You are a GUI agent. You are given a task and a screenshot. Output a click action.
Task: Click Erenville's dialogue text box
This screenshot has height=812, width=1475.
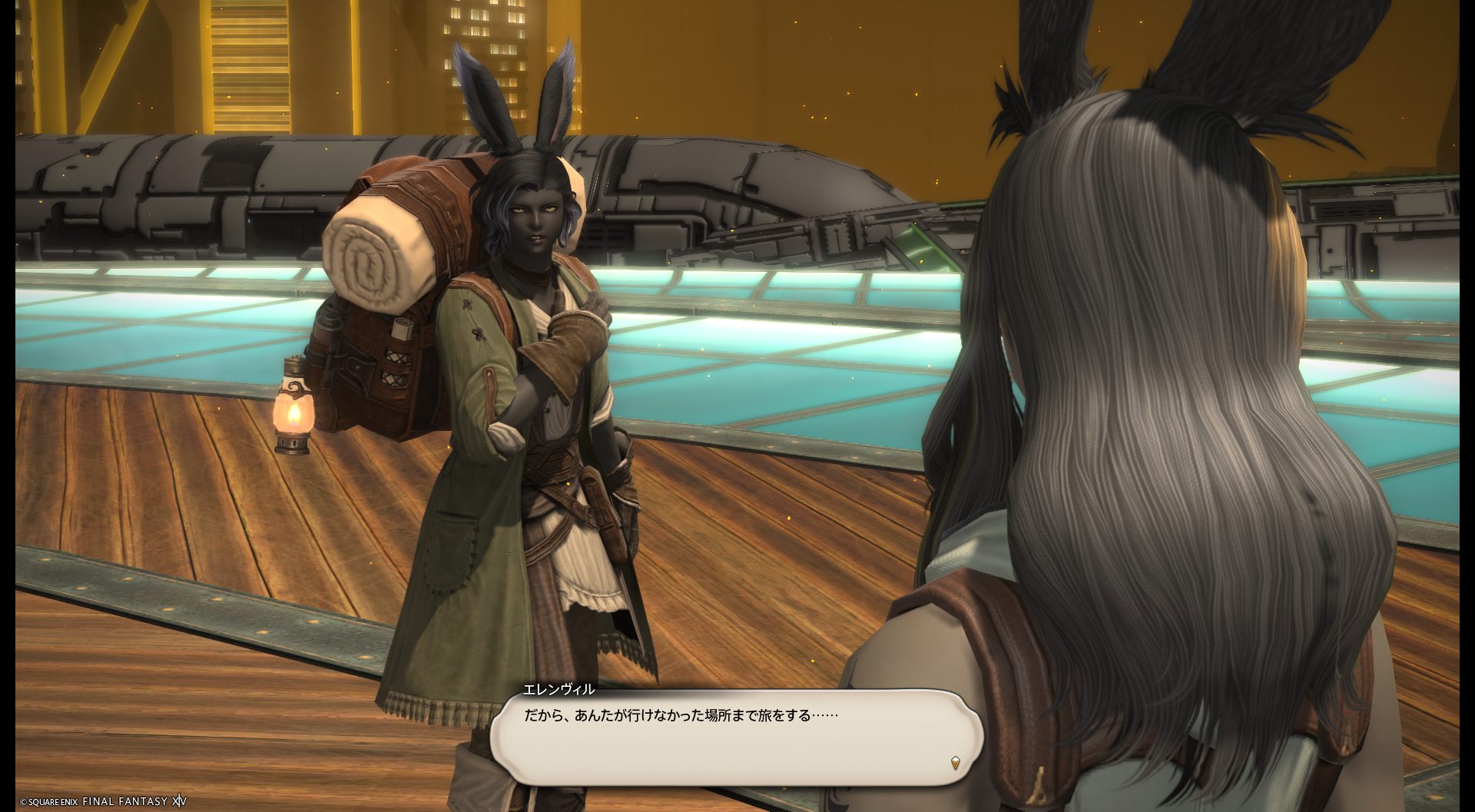736,736
